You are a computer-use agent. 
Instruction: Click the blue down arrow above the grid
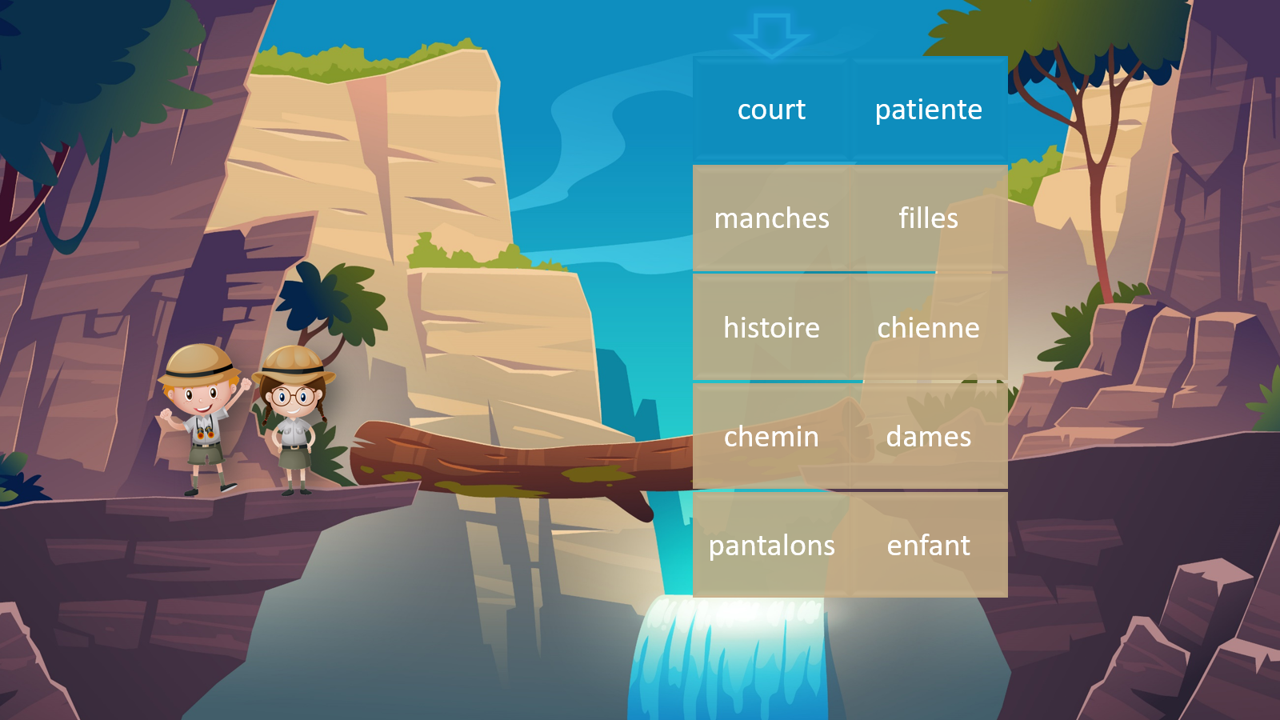(x=770, y=34)
